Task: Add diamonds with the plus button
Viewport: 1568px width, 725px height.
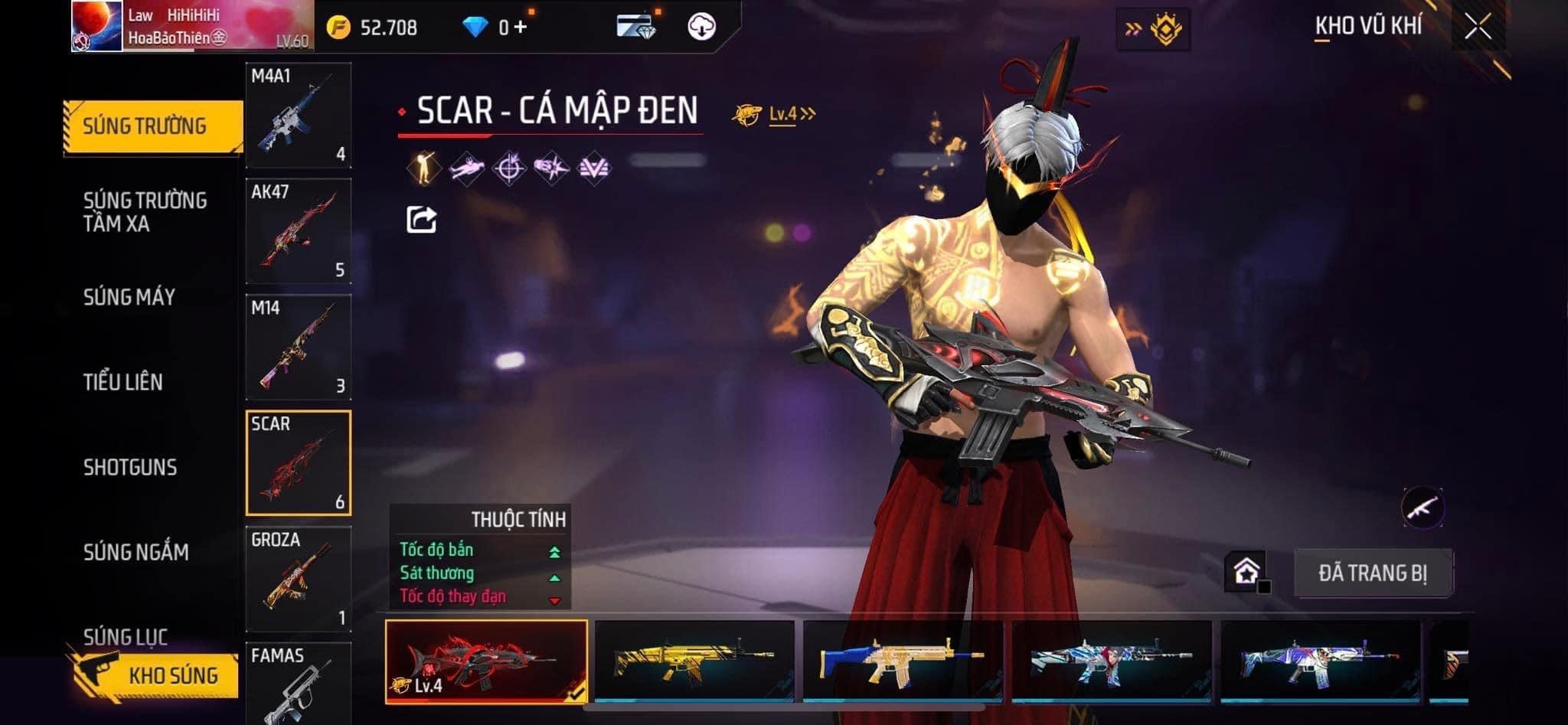Action: coord(521,28)
